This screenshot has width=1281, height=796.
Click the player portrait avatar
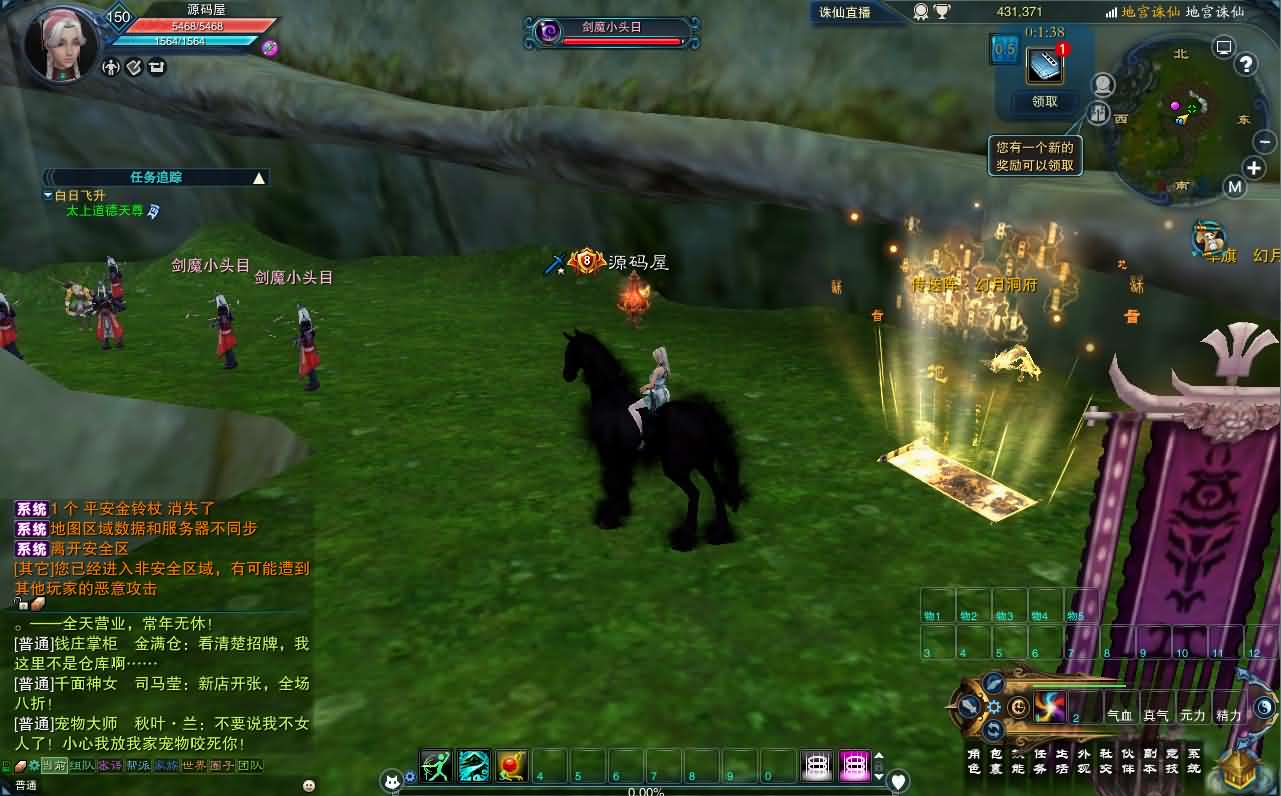pyautogui.click(x=60, y=45)
